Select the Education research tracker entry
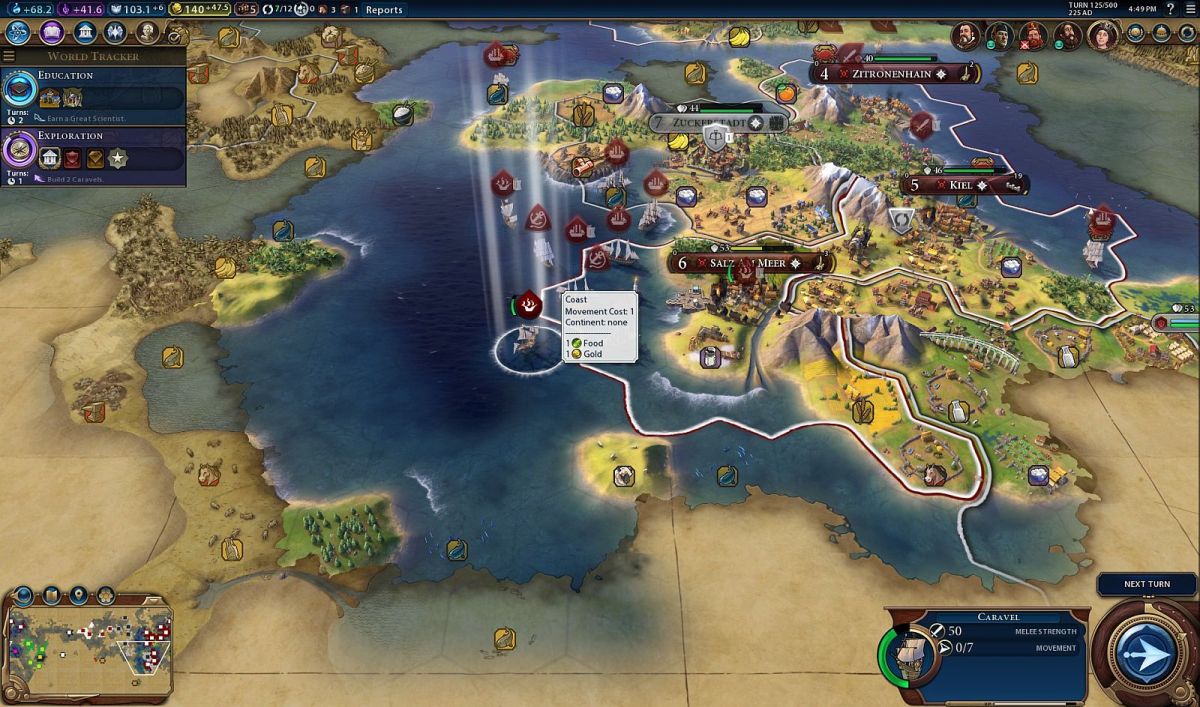Viewport: 1200px width, 707px height. tap(93, 97)
